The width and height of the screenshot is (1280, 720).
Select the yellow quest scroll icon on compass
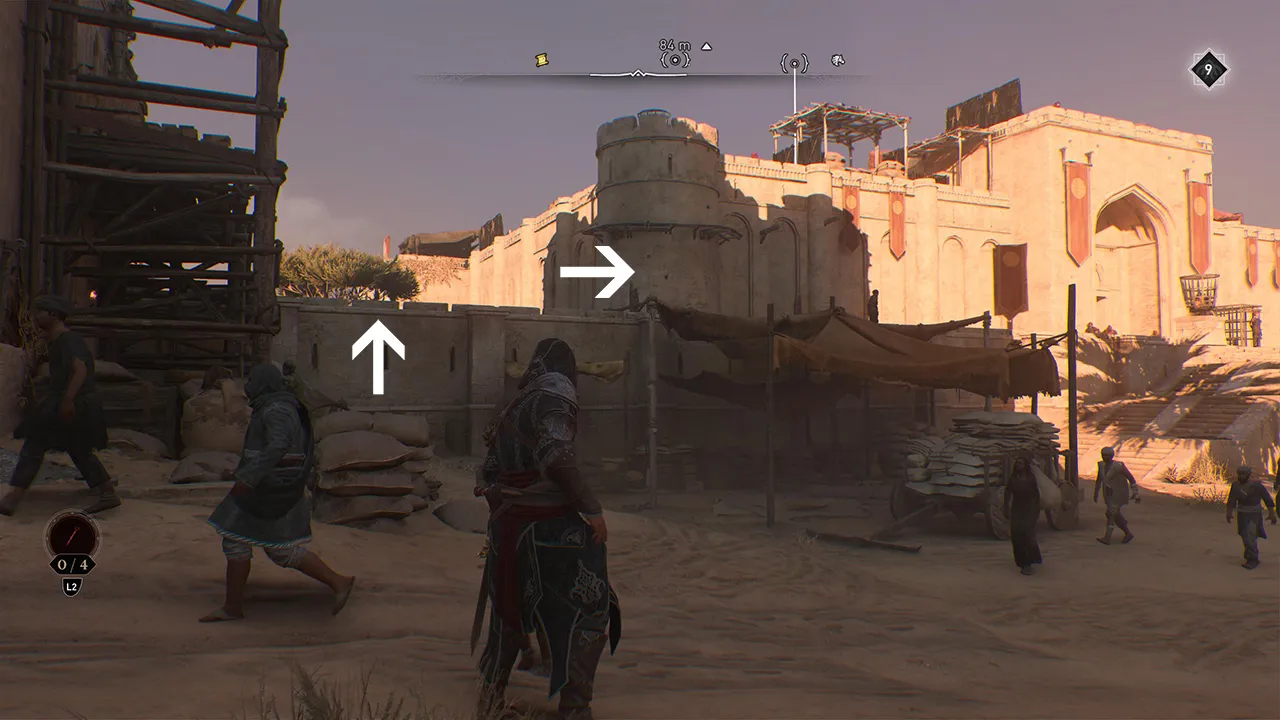point(541,58)
